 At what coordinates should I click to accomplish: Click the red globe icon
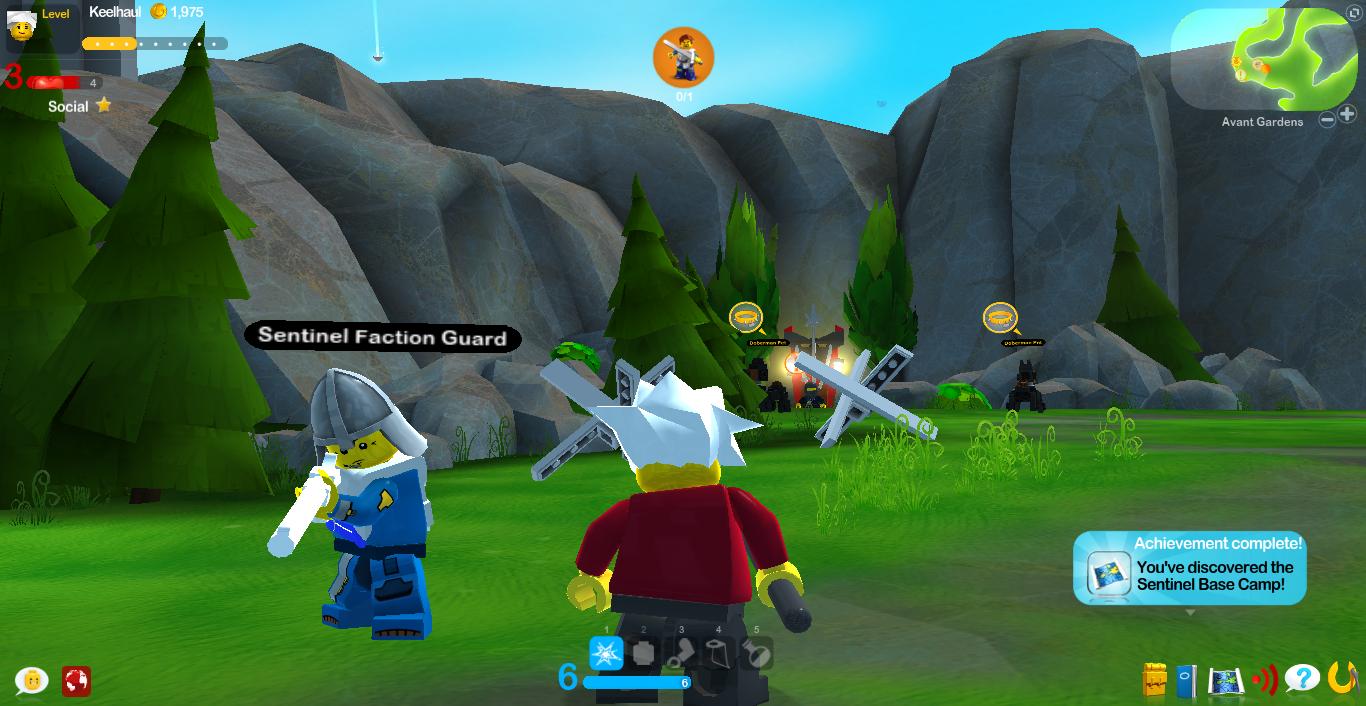point(76,681)
